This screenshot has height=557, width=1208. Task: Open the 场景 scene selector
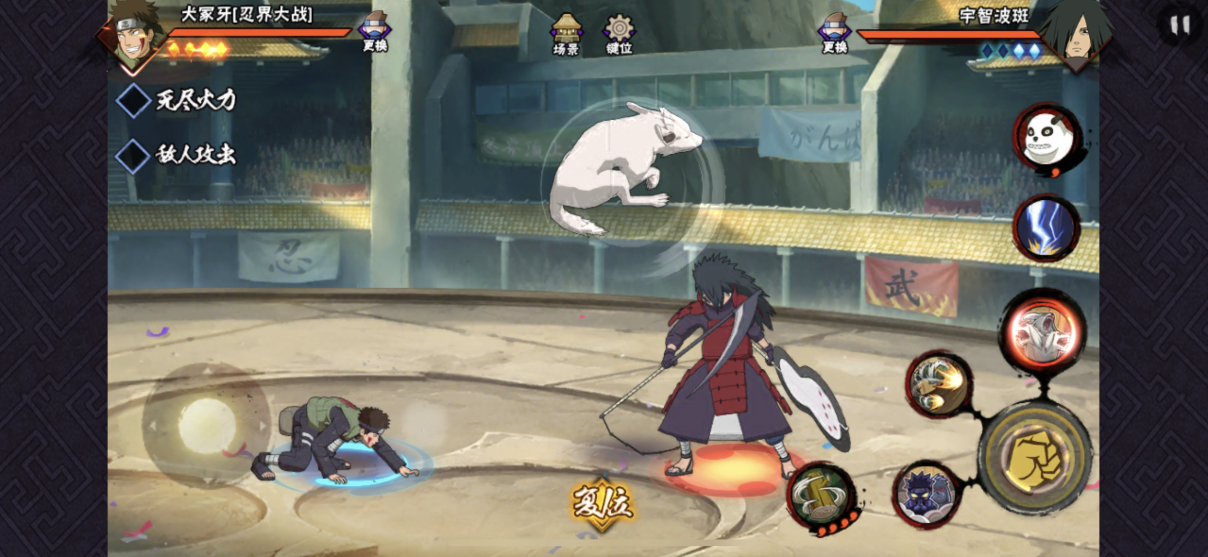click(x=566, y=34)
